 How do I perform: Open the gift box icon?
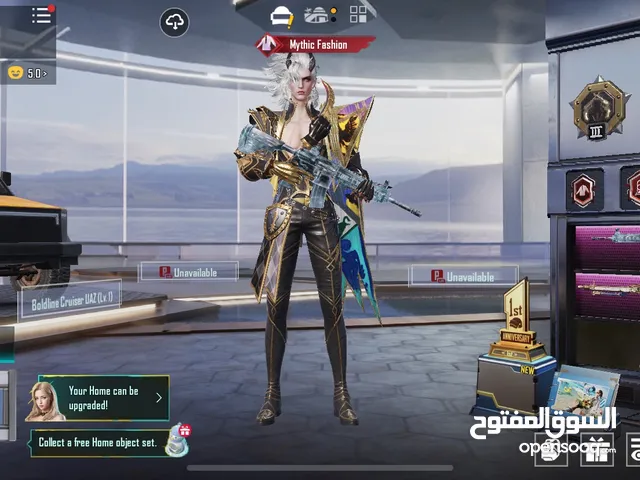[x=597, y=449]
